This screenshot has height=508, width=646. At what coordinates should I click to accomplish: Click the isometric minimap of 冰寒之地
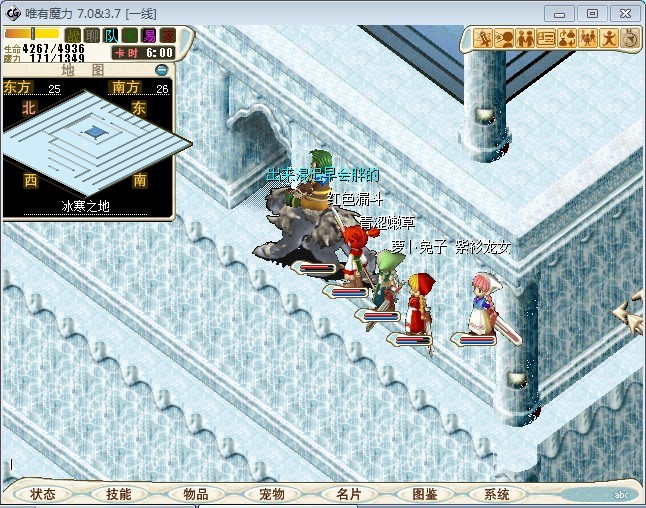(95, 135)
